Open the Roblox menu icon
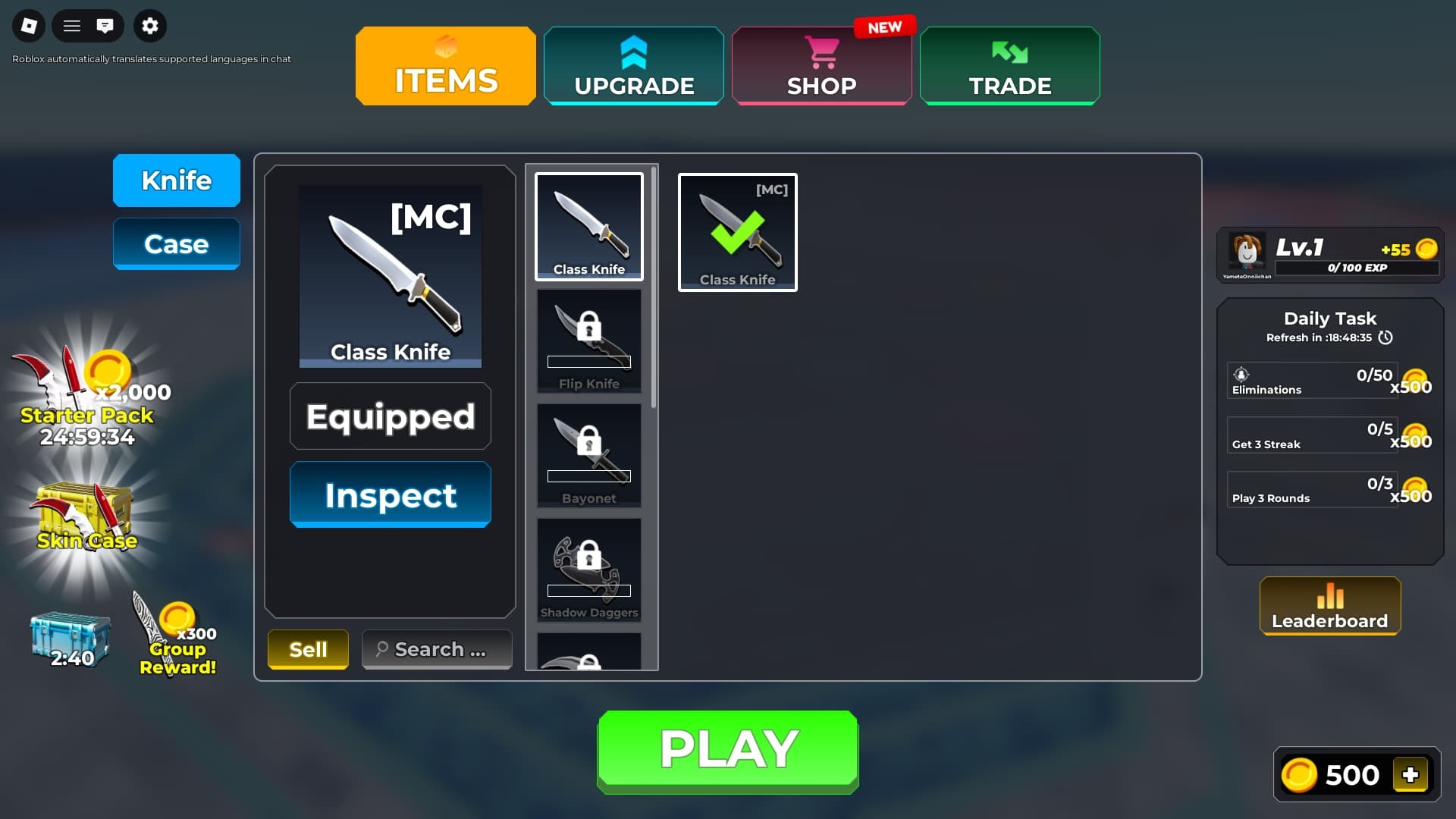Viewport: 1456px width, 819px height. point(29,25)
